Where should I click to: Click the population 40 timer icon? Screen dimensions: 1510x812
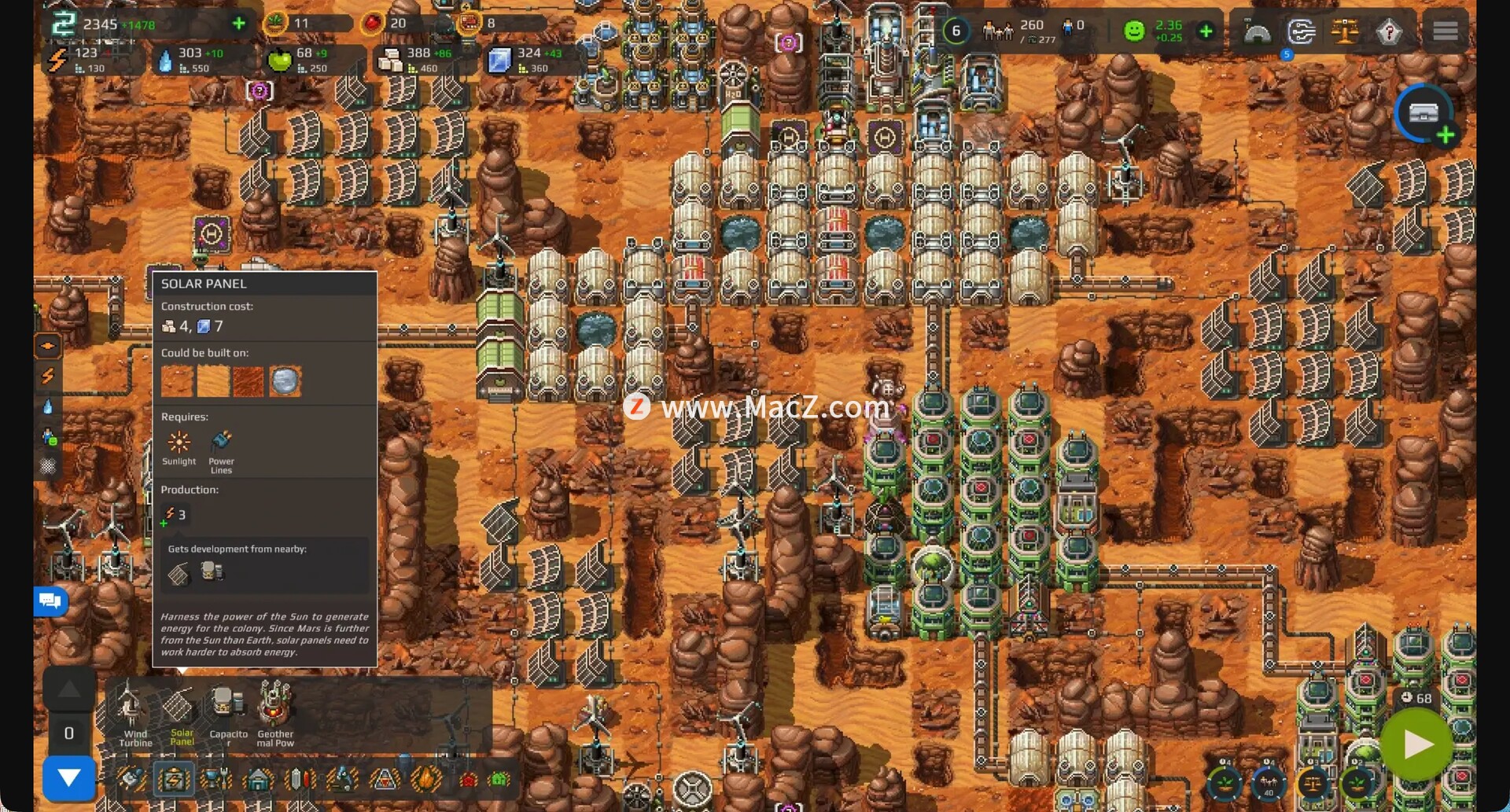1269,784
